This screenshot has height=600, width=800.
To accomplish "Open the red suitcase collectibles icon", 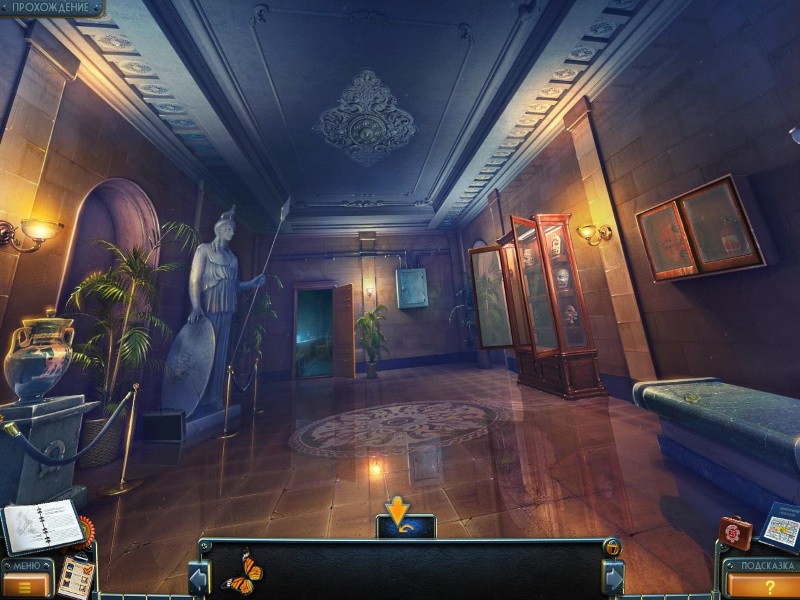I will coord(734,531).
